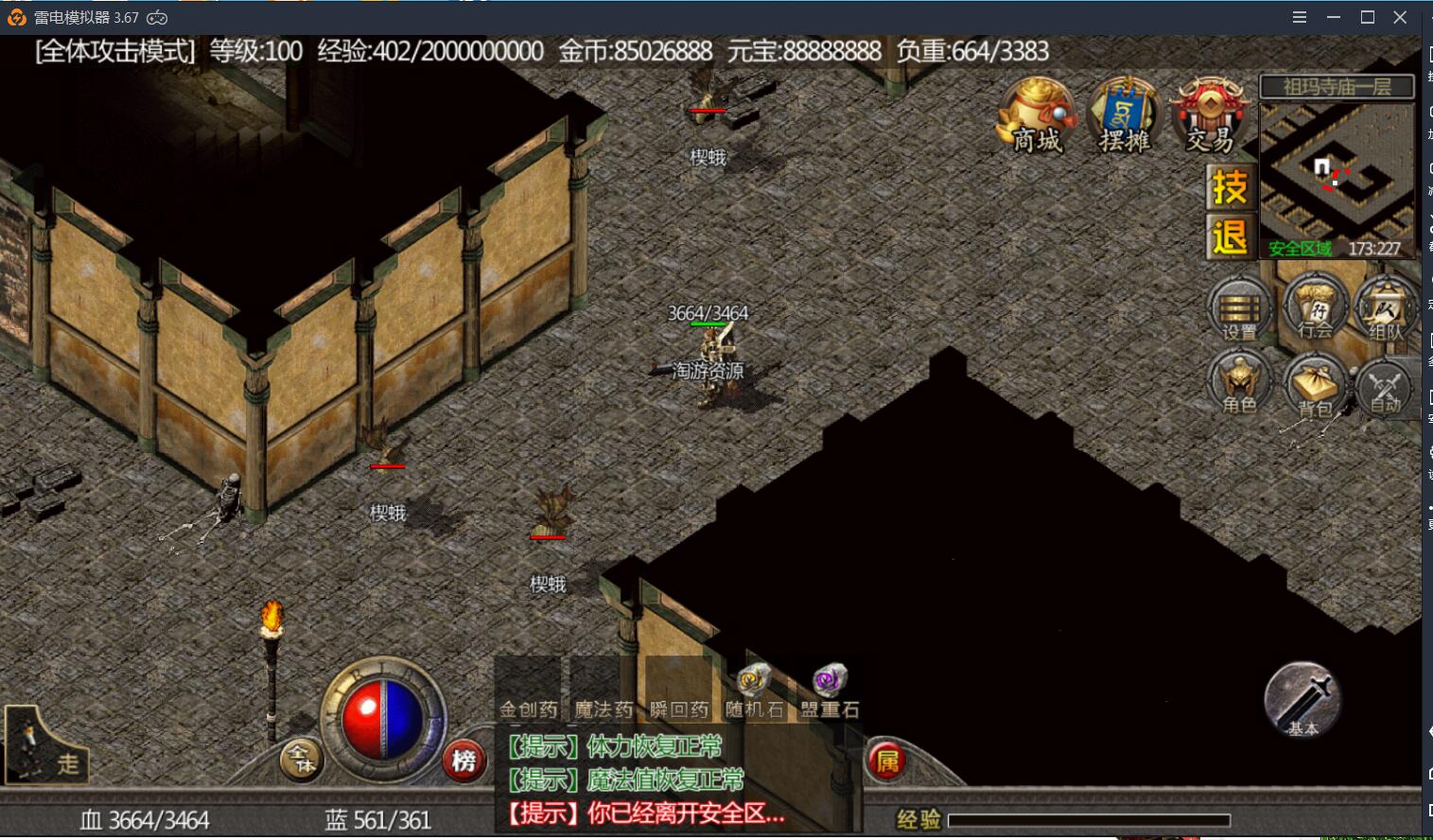Click the 技 skills button
1433x840 pixels.
click(1230, 187)
